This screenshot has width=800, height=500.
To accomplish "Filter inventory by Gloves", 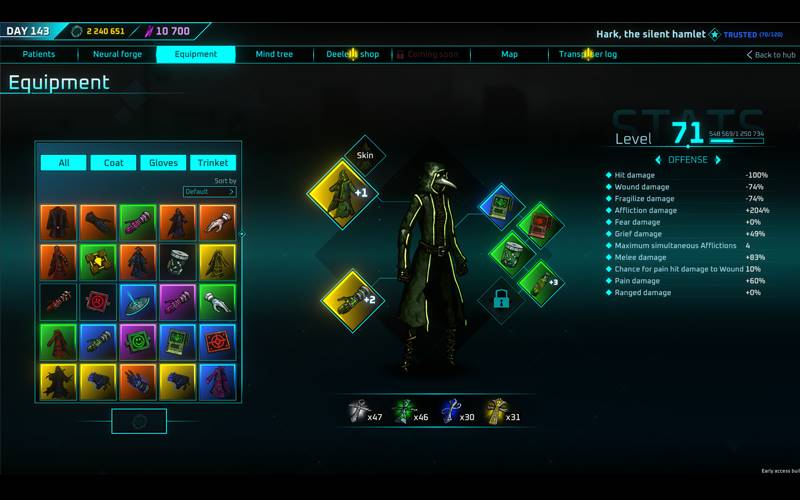I will 163,163.
